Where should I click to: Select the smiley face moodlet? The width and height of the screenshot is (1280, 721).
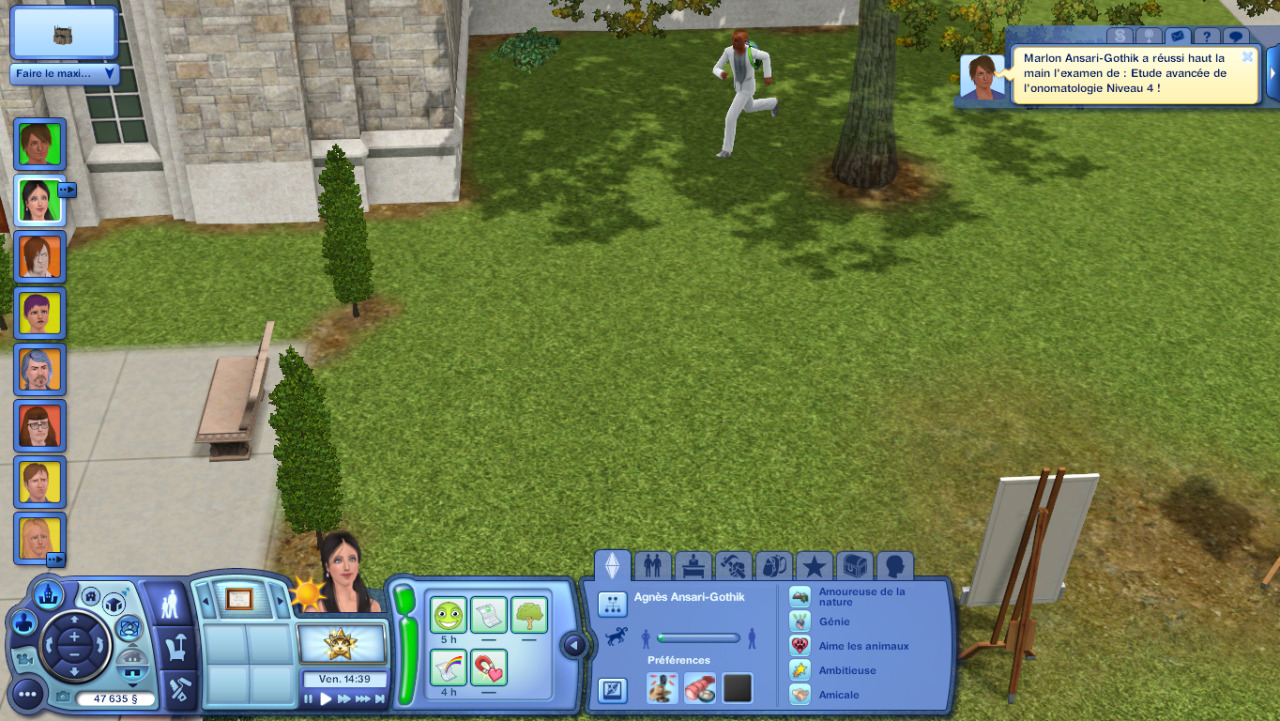449,615
